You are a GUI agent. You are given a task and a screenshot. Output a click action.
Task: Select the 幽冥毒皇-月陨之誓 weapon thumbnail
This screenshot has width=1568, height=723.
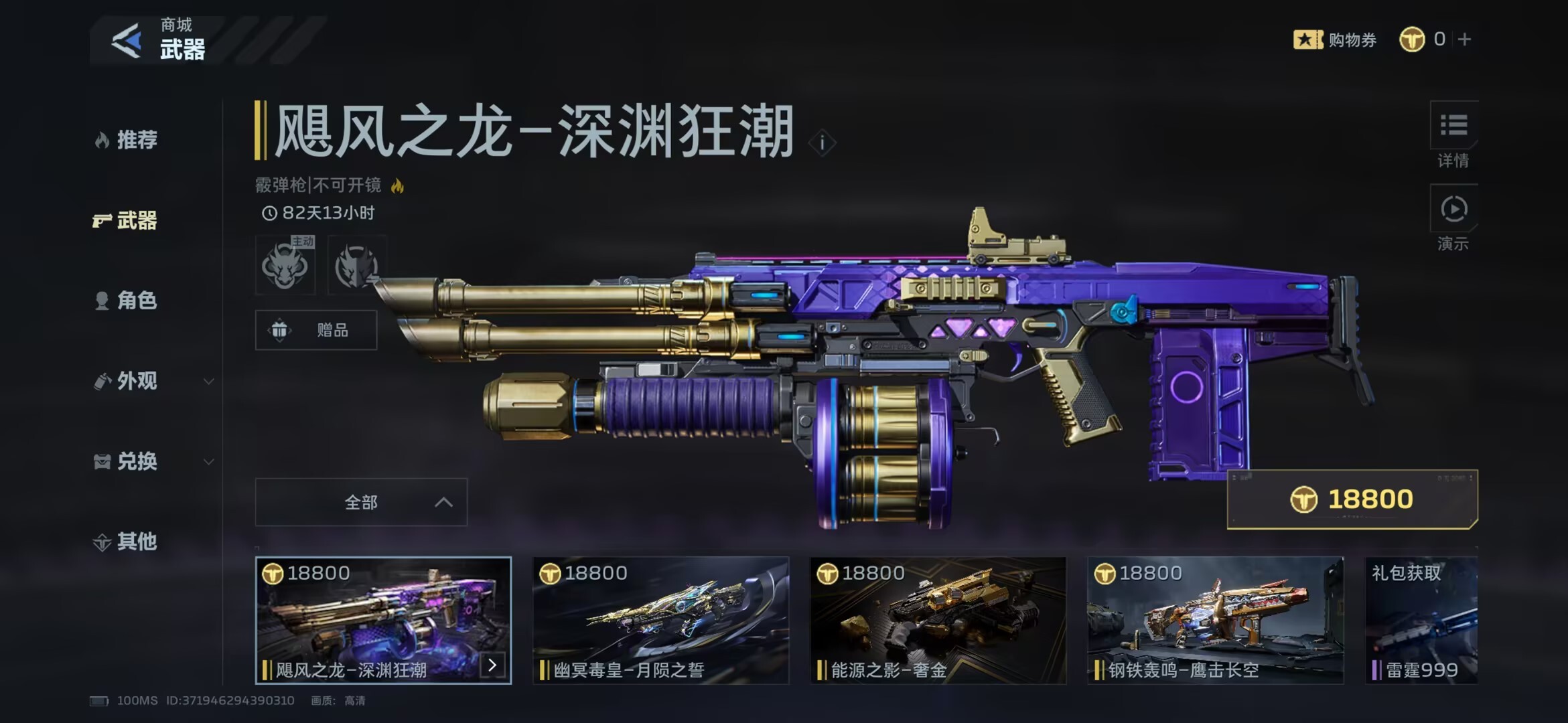pos(660,620)
